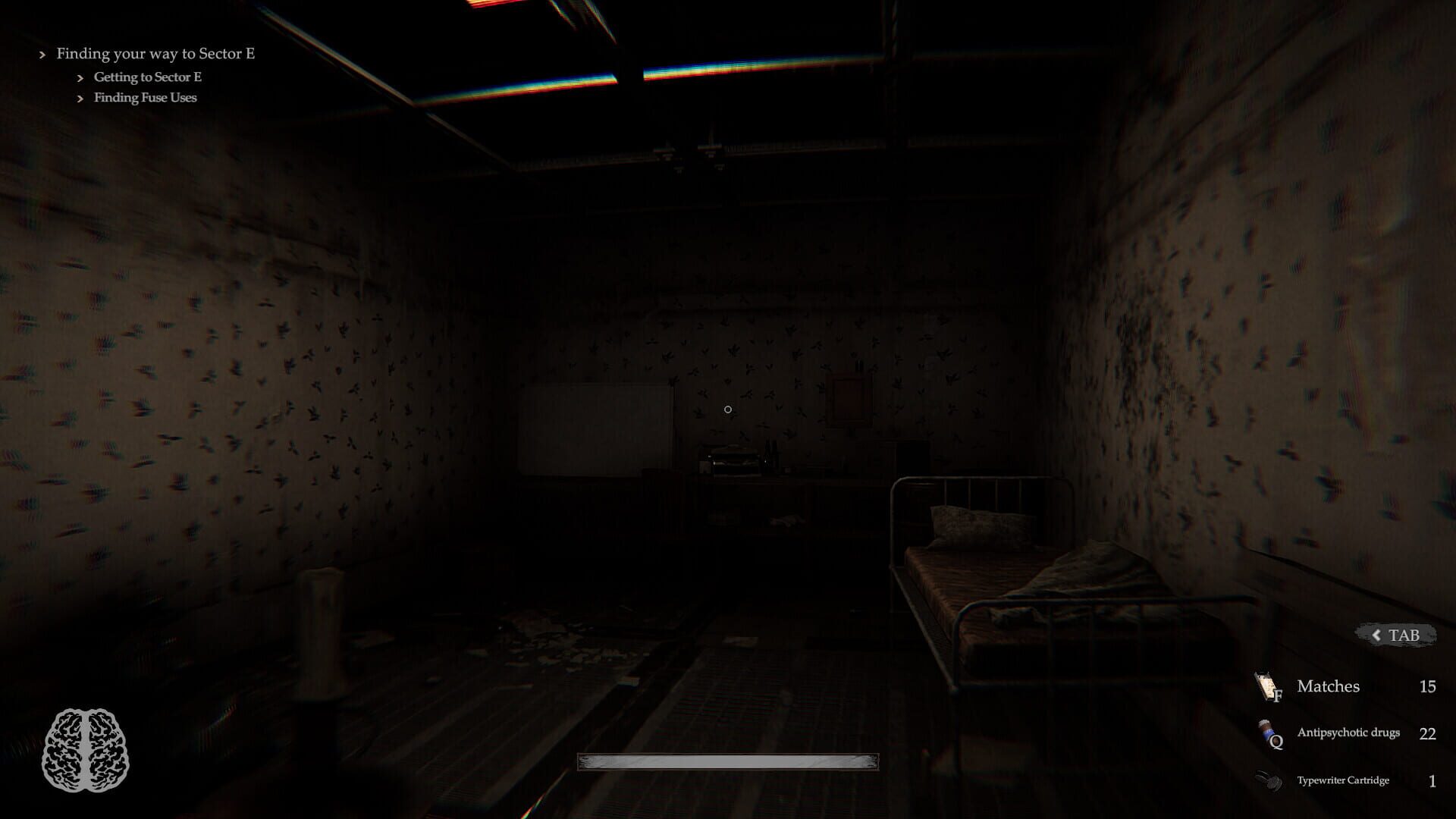The width and height of the screenshot is (1456, 819).
Task: Open the TAB inventory menu
Action: coord(1402,635)
